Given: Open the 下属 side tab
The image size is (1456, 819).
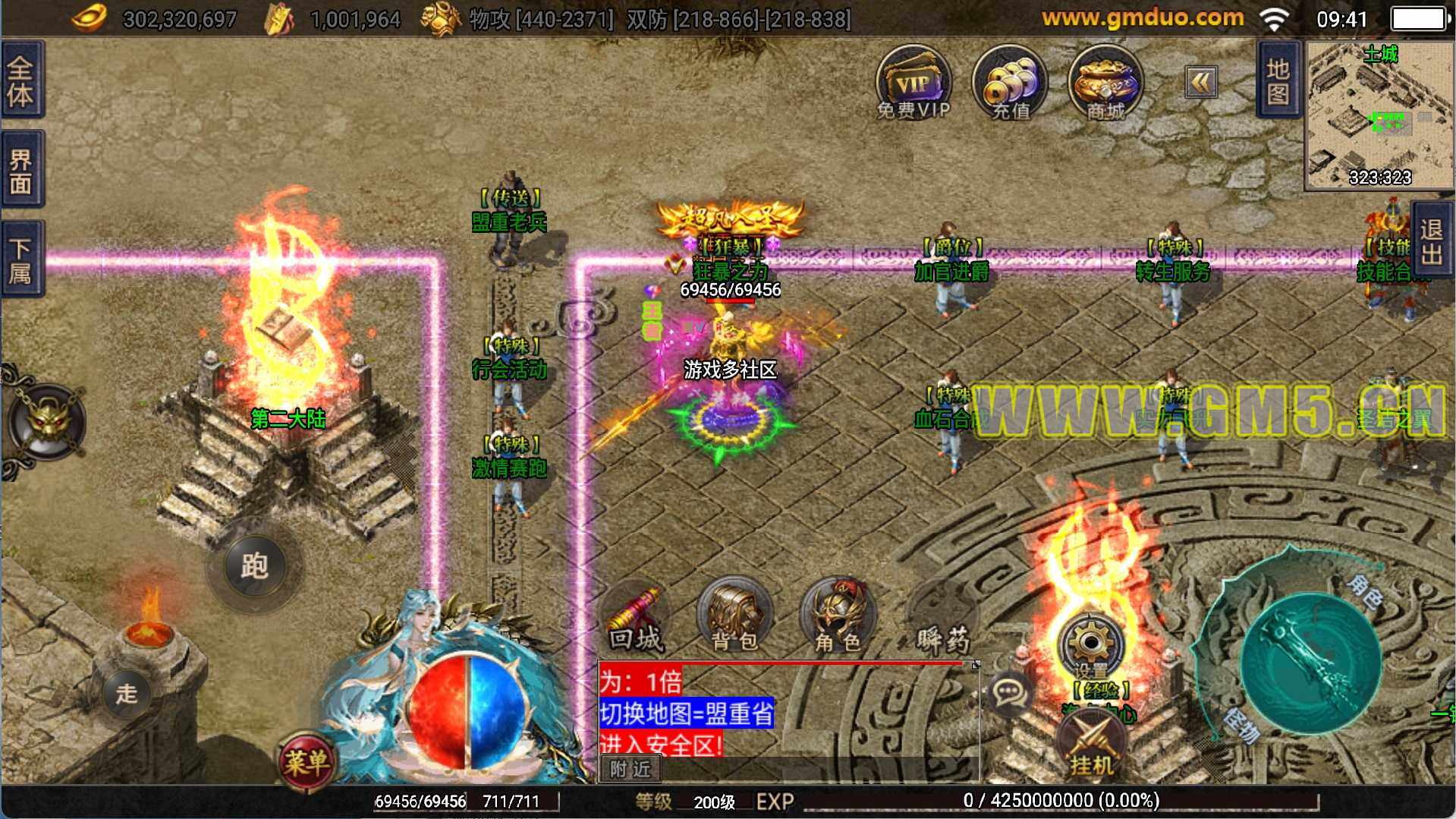Looking at the screenshot, I should [x=21, y=260].
